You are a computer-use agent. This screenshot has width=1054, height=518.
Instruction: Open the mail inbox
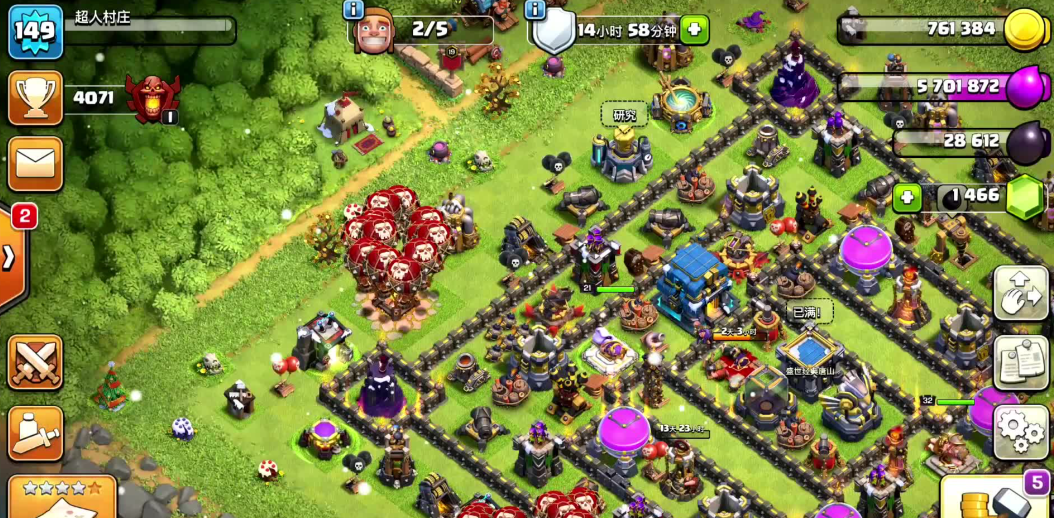pyautogui.click(x=35, y=163)
